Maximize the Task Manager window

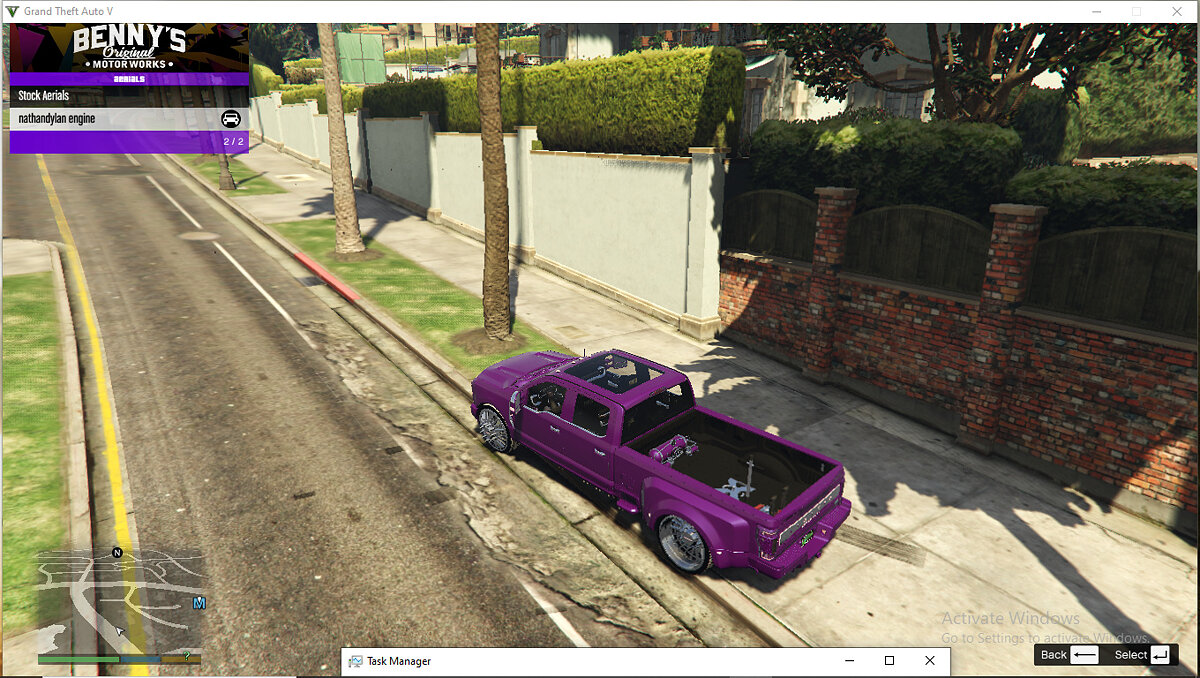coord(889,661)
